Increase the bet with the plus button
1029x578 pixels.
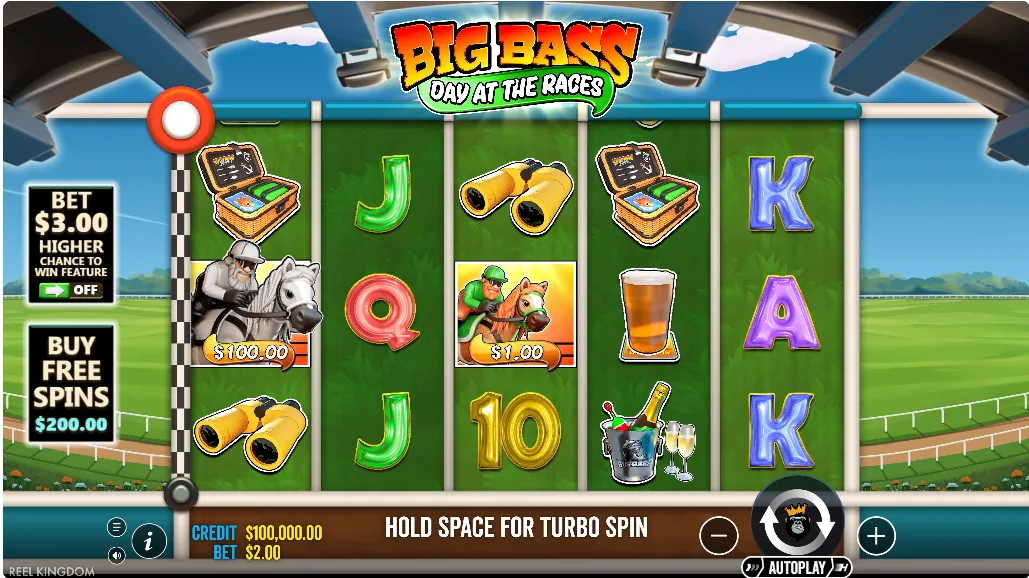pyautogui.click(x=876, y=536)
